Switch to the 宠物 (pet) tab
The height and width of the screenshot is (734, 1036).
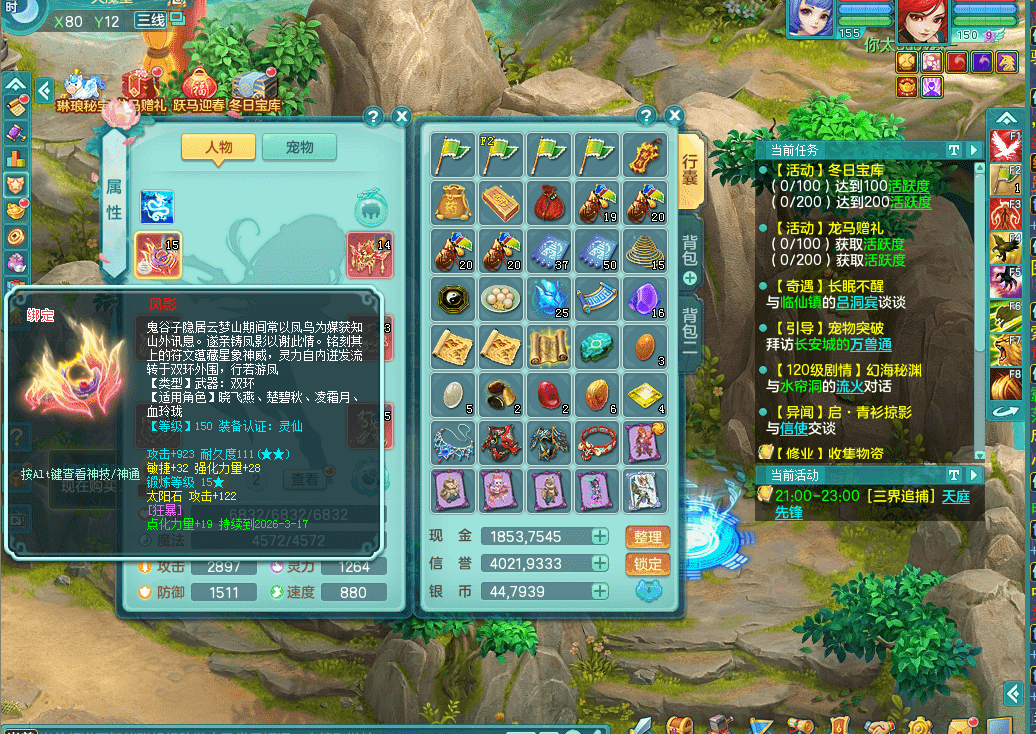pos(299,147)
